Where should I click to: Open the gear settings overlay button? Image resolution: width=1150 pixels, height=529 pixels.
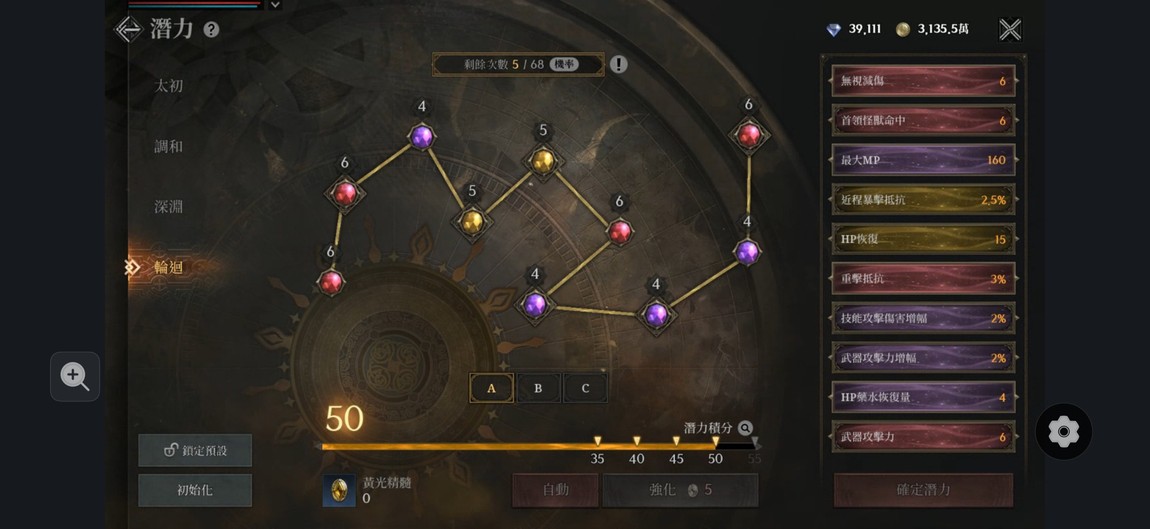1063,432
